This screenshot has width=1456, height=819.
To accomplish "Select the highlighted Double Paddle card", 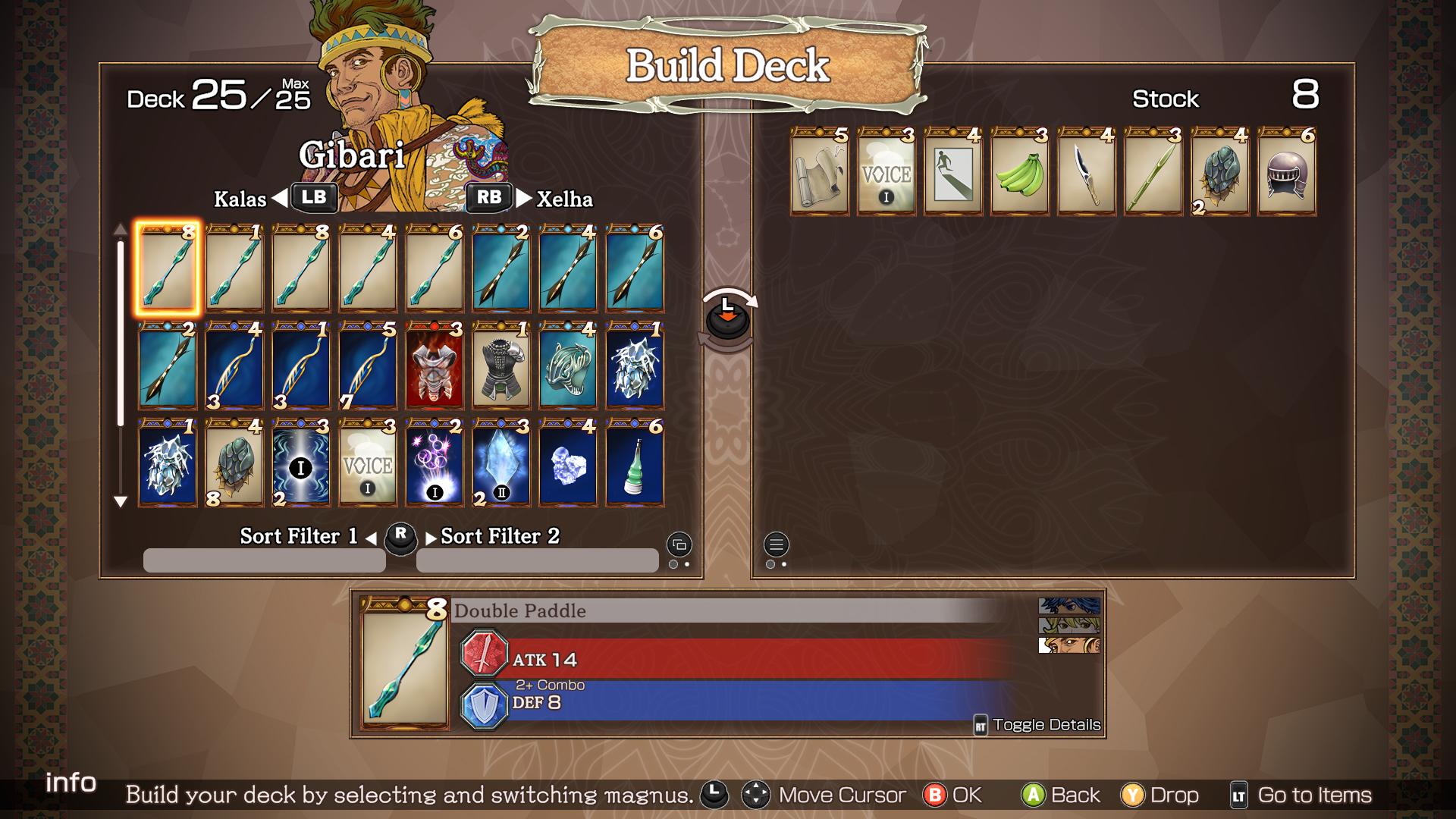I will [x=168, y=268].
